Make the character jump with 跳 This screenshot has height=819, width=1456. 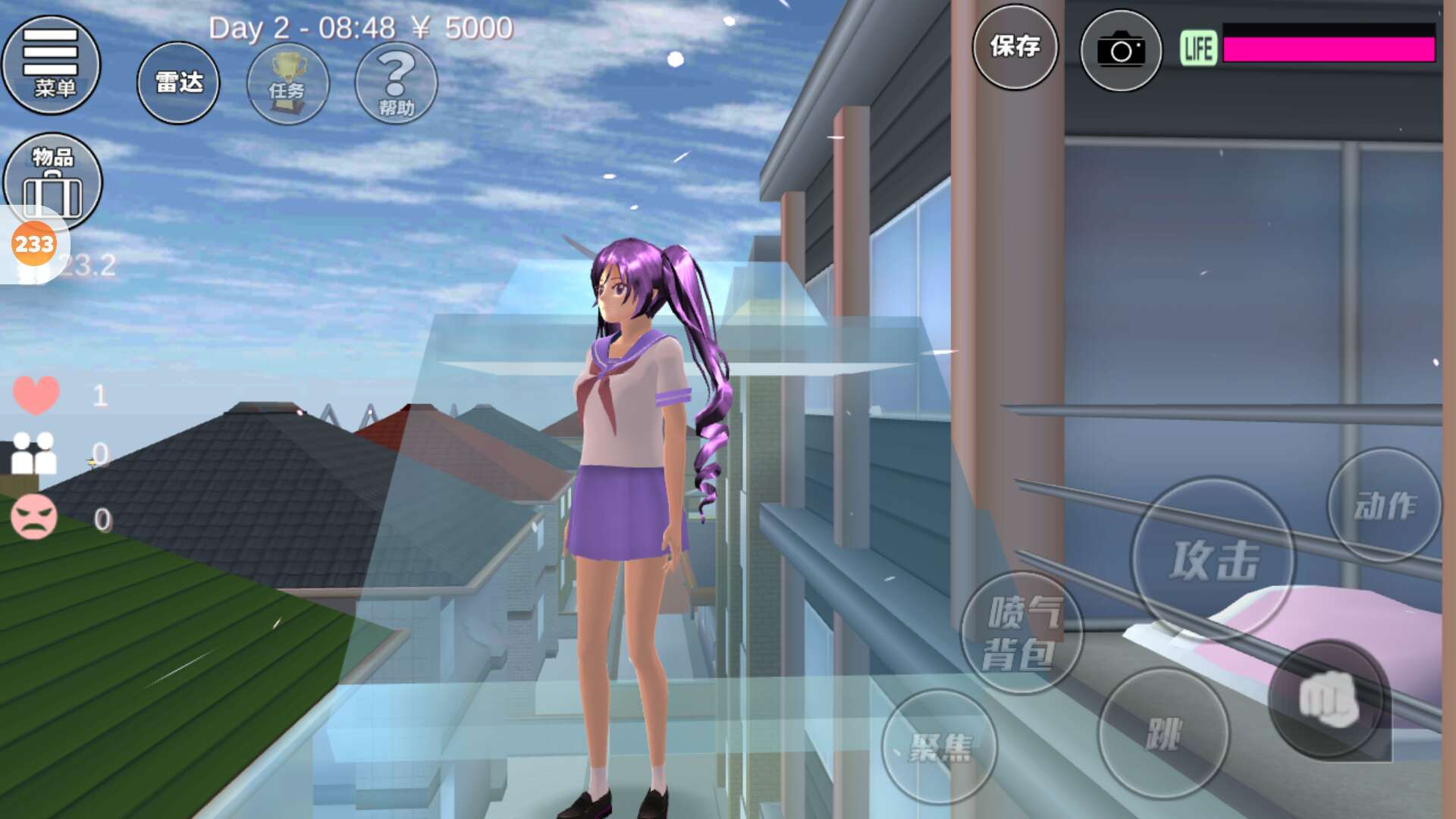(1163, 733)
